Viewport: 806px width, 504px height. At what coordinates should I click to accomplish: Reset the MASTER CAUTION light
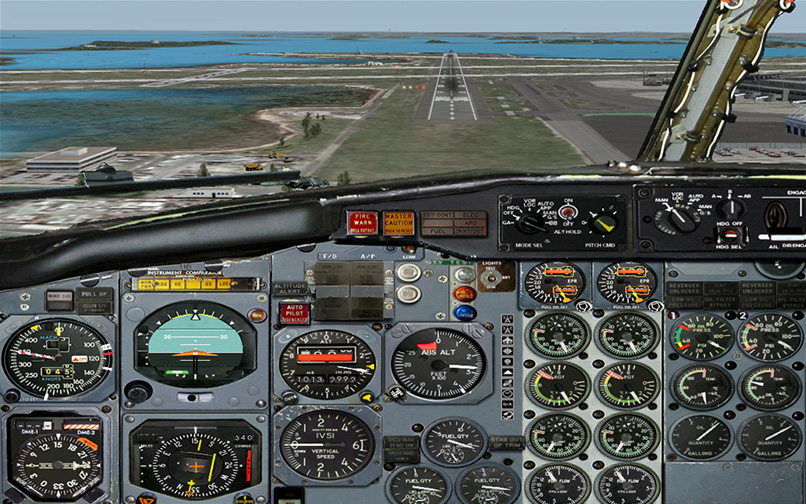pos(399,222)
